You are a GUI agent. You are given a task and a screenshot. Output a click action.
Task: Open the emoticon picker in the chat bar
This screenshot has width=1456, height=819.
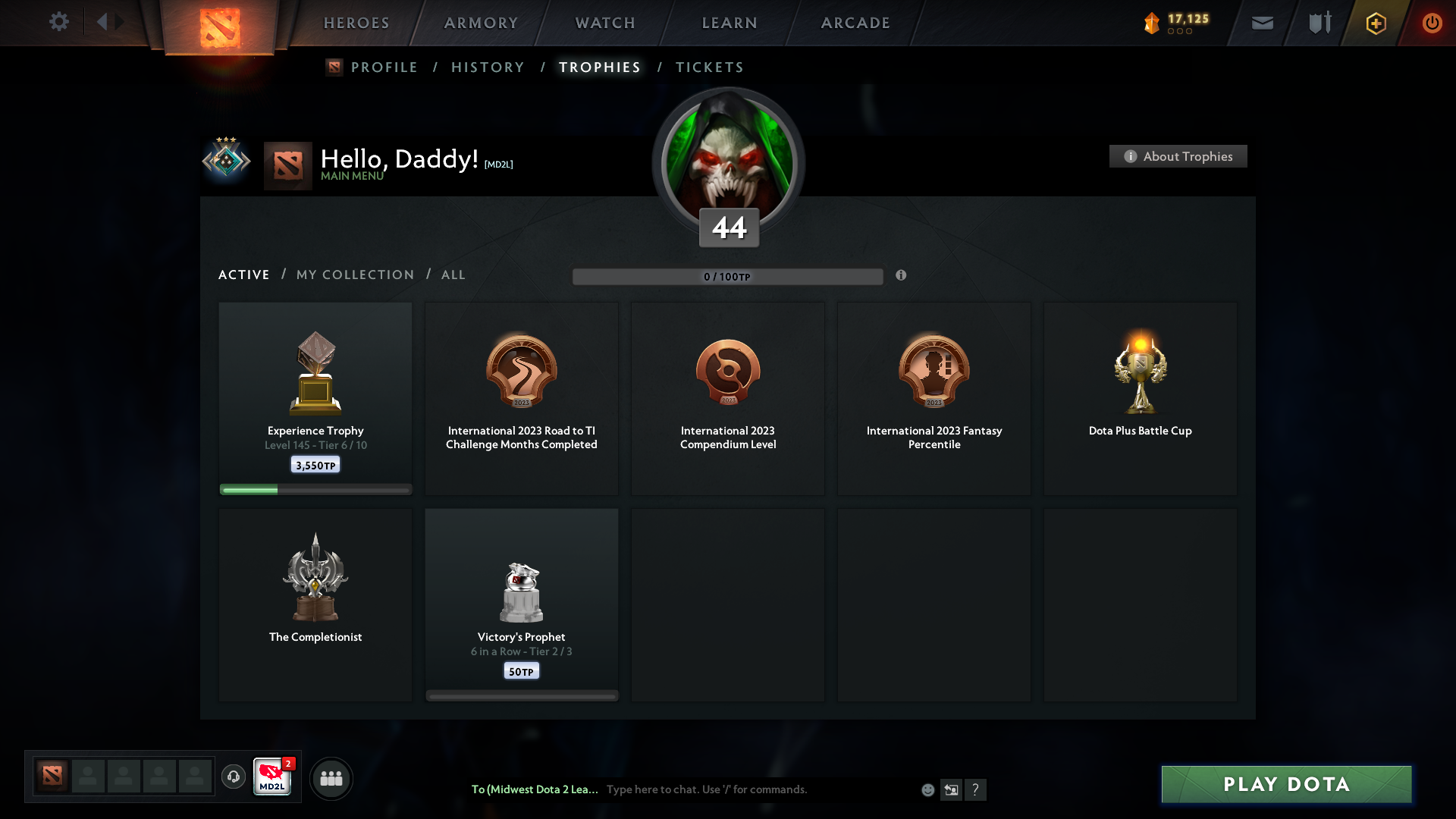click(x=927, y=789)
